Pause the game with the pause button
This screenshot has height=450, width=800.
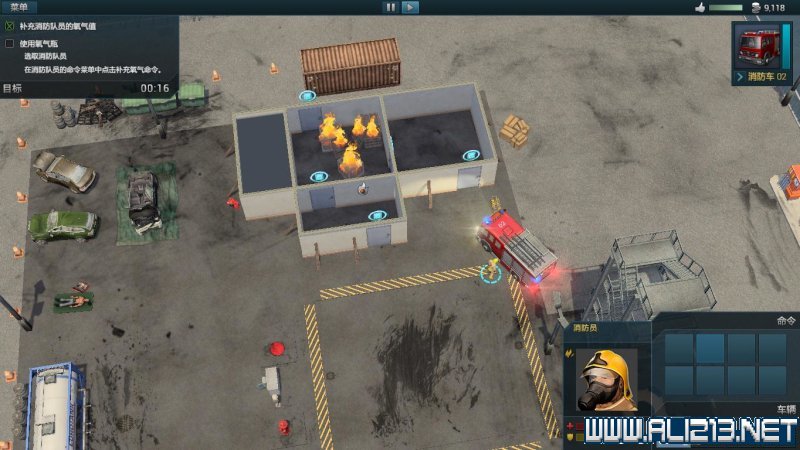coord(390,7)
